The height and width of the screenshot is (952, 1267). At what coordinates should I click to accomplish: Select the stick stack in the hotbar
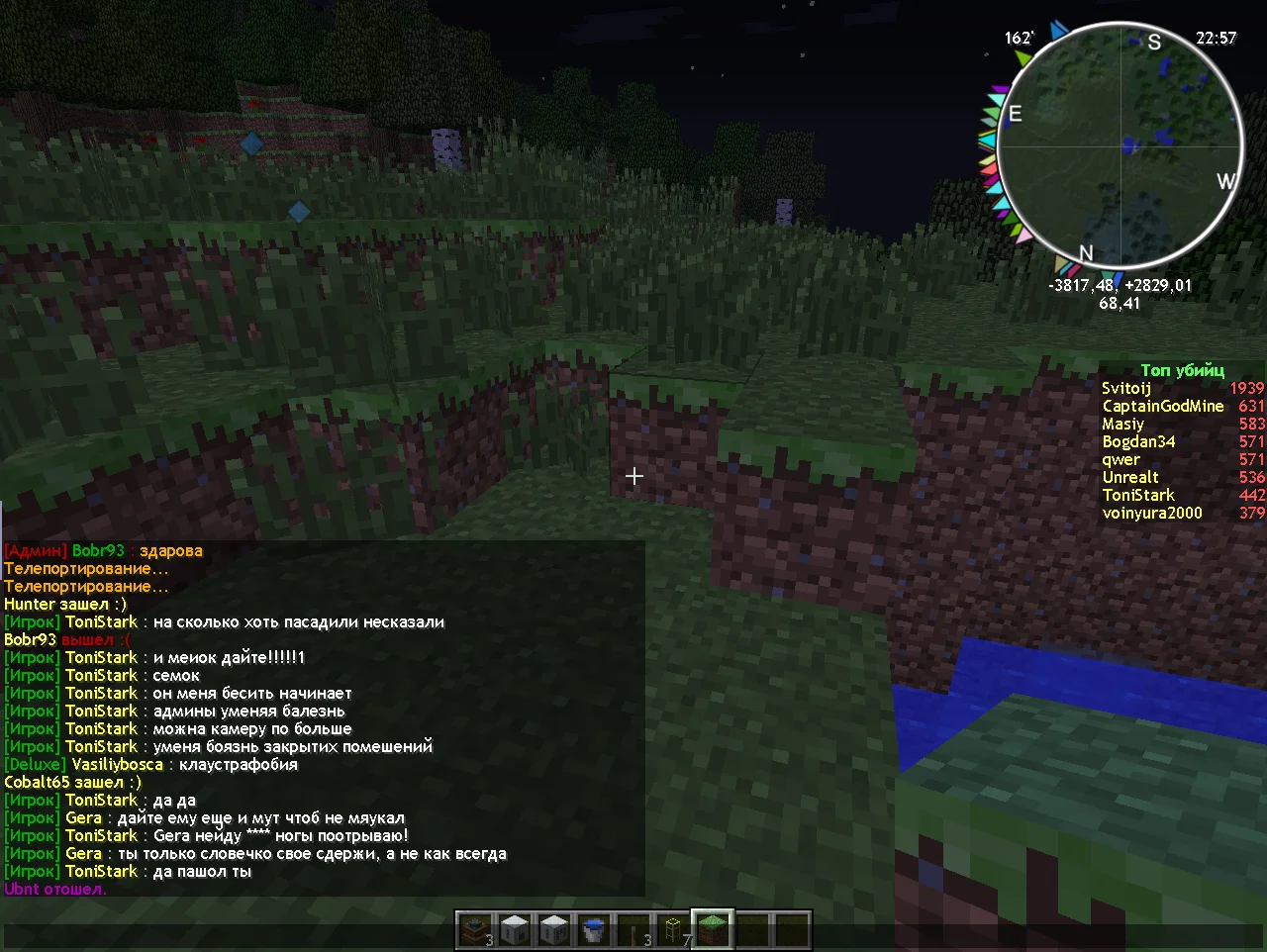click(x=633, y=930)
